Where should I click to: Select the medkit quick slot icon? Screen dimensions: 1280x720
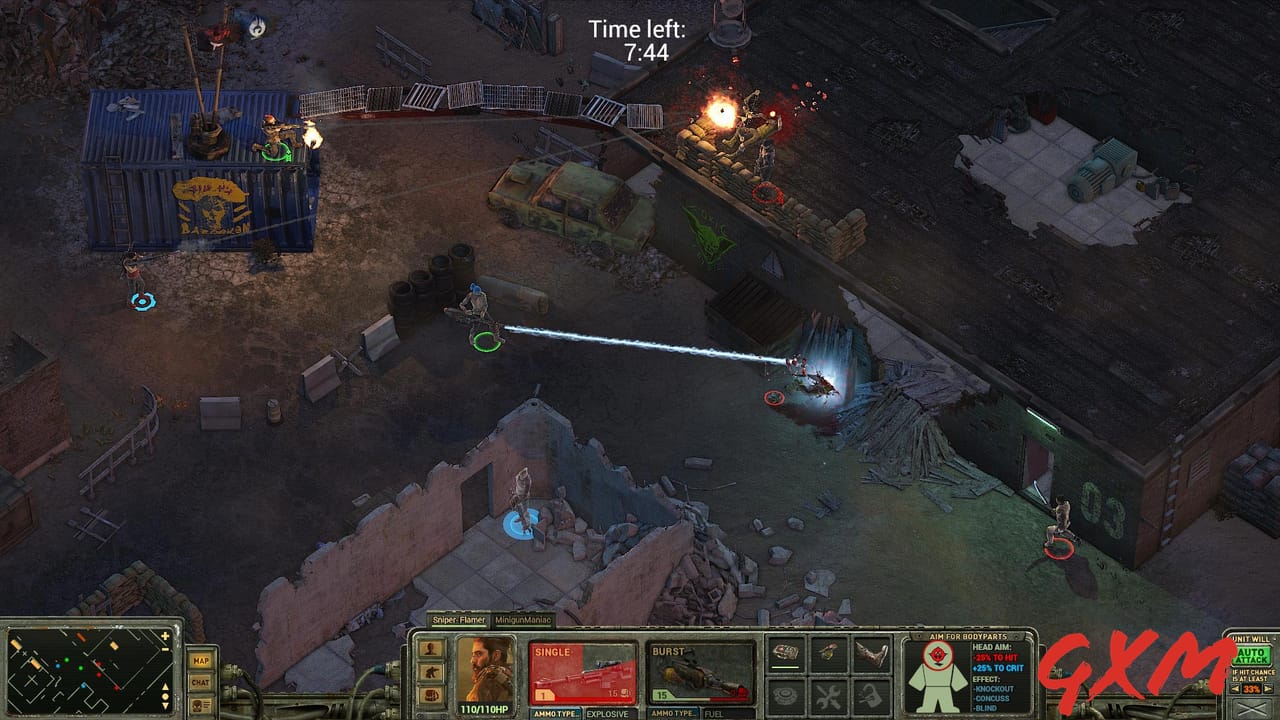[x=786, y=653]
